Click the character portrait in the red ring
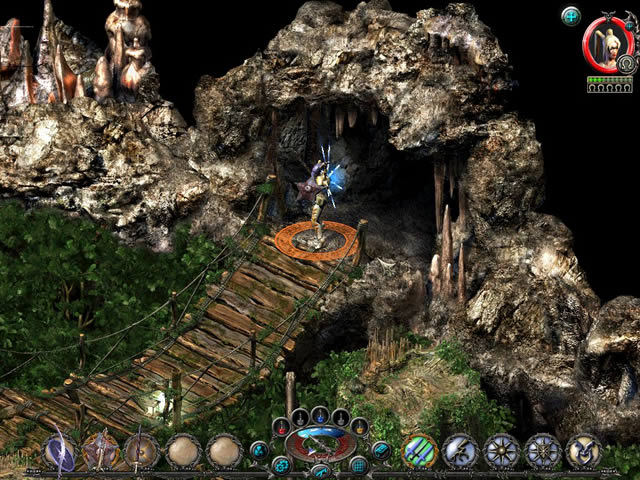 point(602,43)
